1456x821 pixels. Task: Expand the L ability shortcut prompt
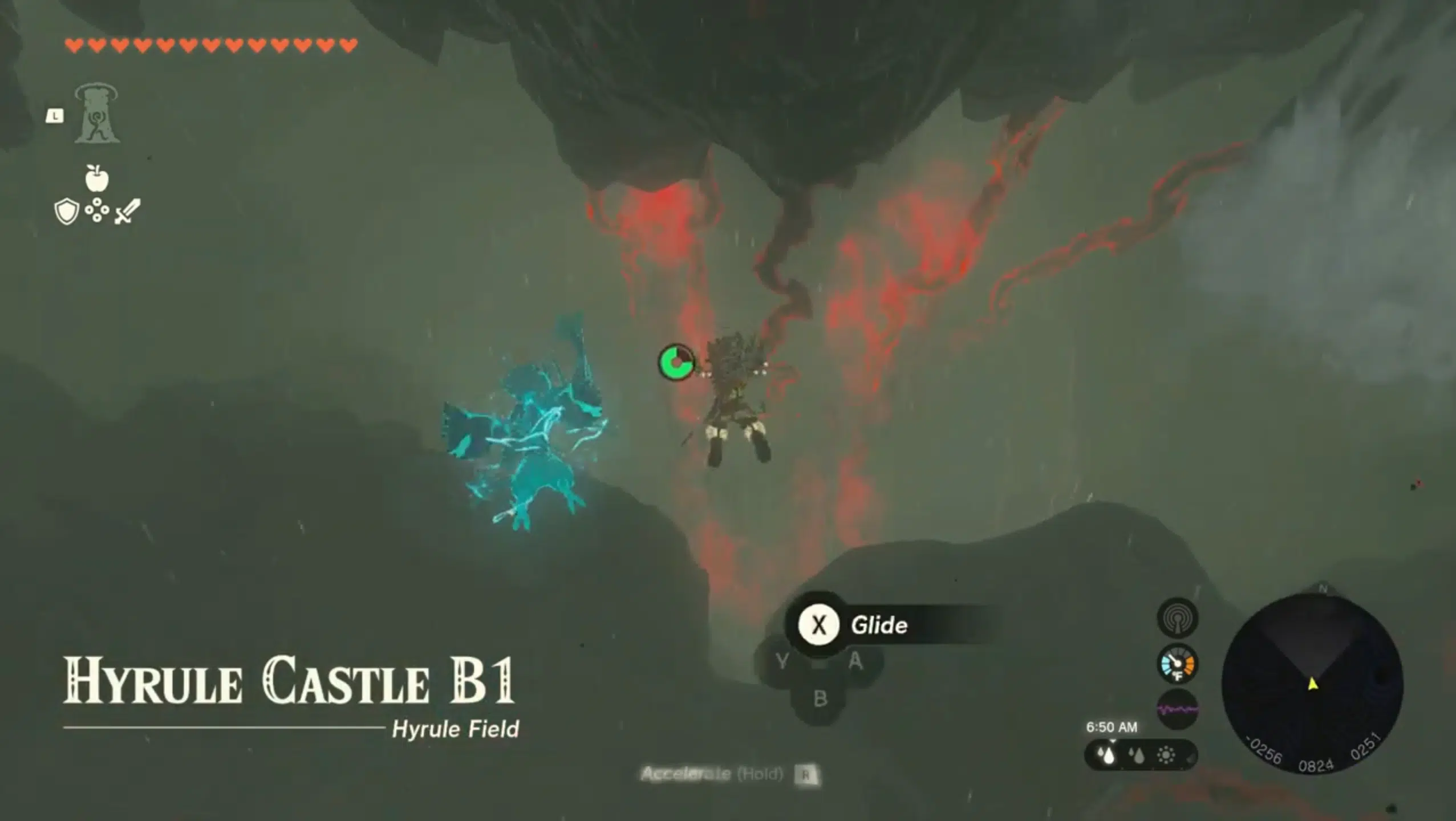click(x=55, y=117)
